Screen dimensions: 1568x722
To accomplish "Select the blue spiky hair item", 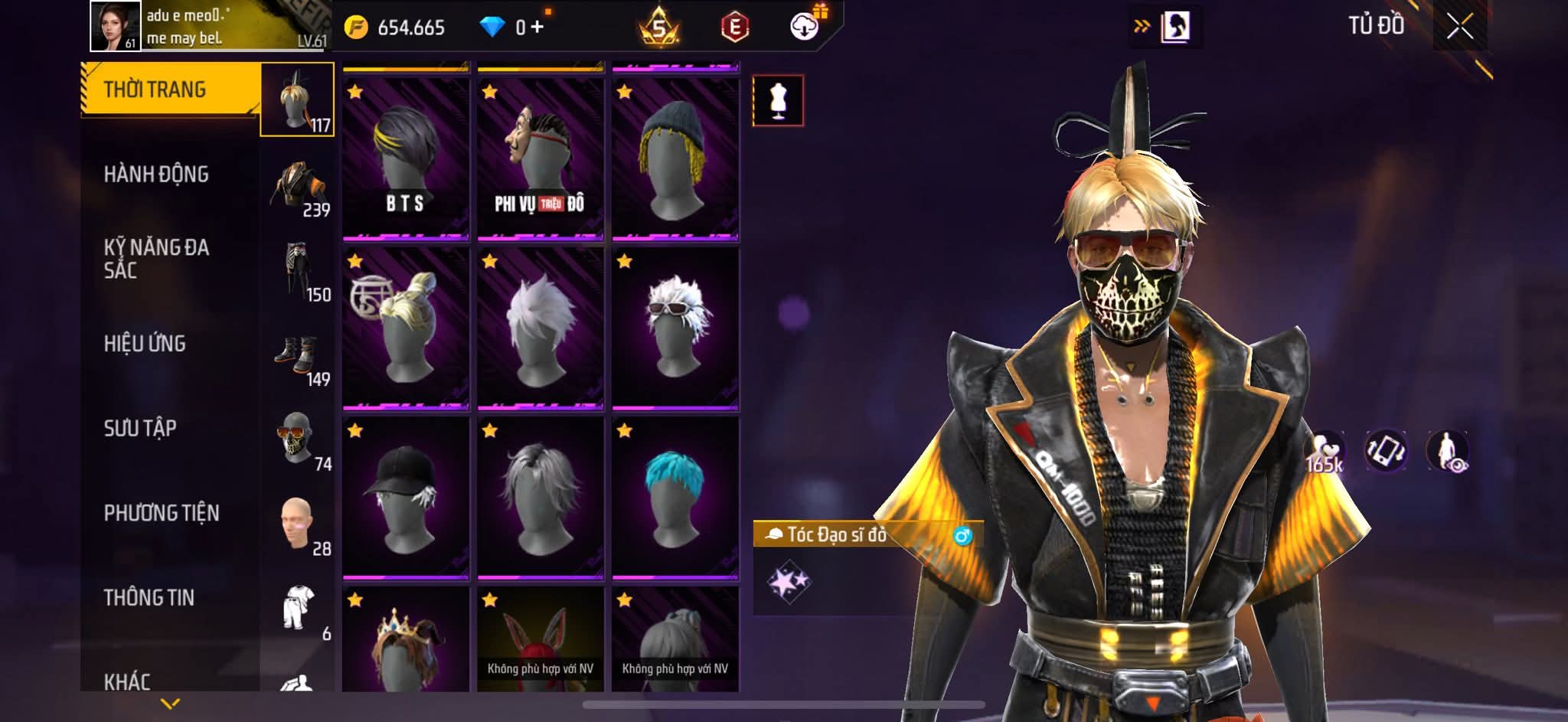I will (675, 497).
